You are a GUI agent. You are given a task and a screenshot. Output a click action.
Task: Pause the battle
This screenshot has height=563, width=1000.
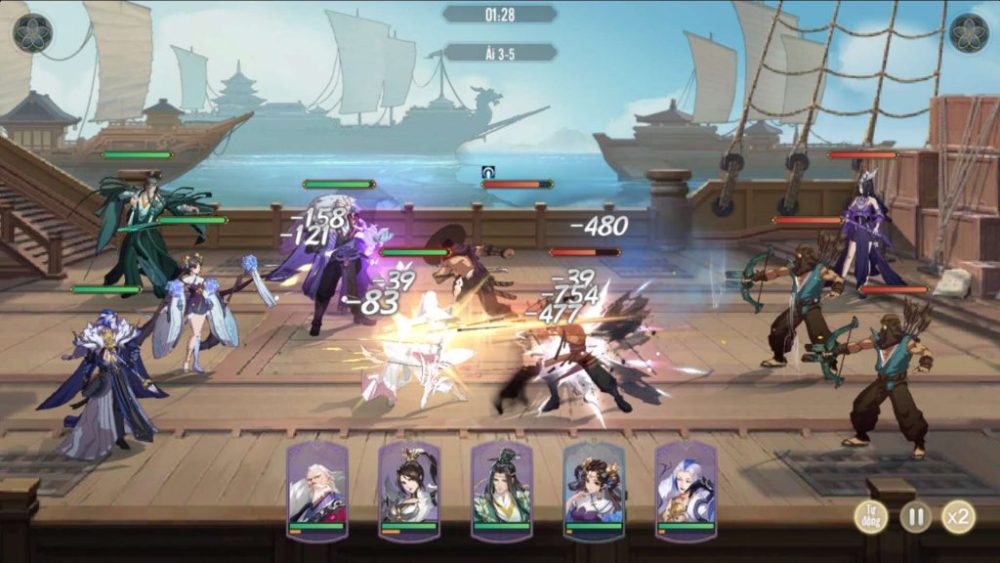coord(915,516)
